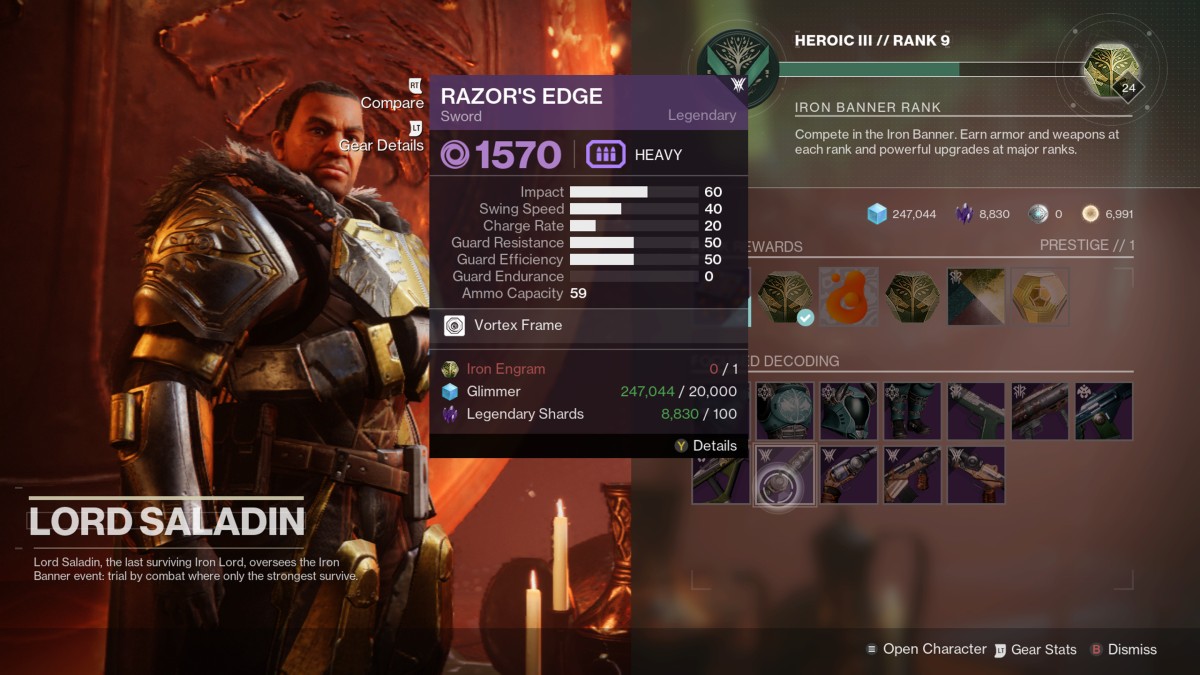Select the orange blob reward item
This screenshot has width=1200, height=675.
click(x=849, y=296)
